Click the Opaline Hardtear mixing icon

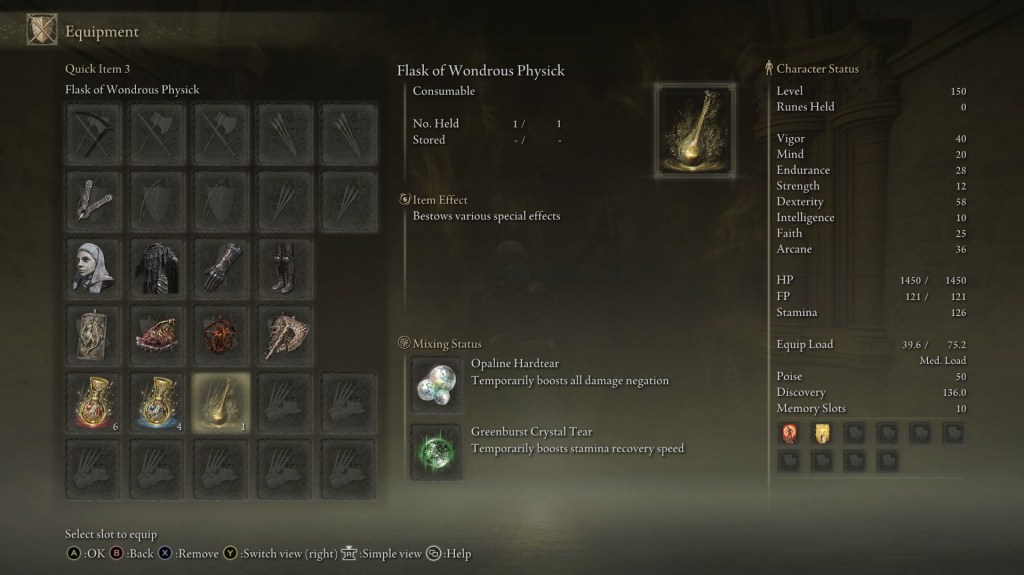[436, 382]
